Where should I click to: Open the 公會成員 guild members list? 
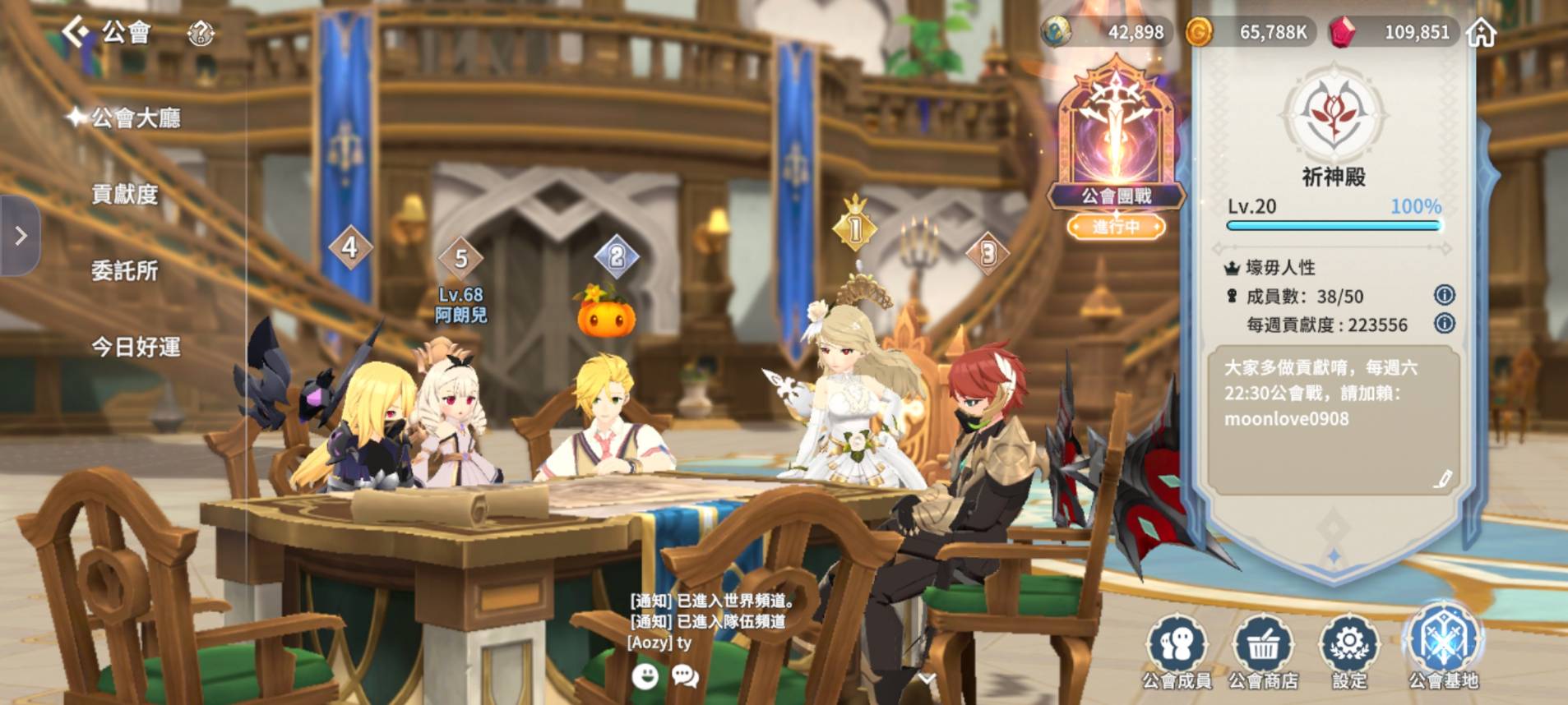(1177, 652)
